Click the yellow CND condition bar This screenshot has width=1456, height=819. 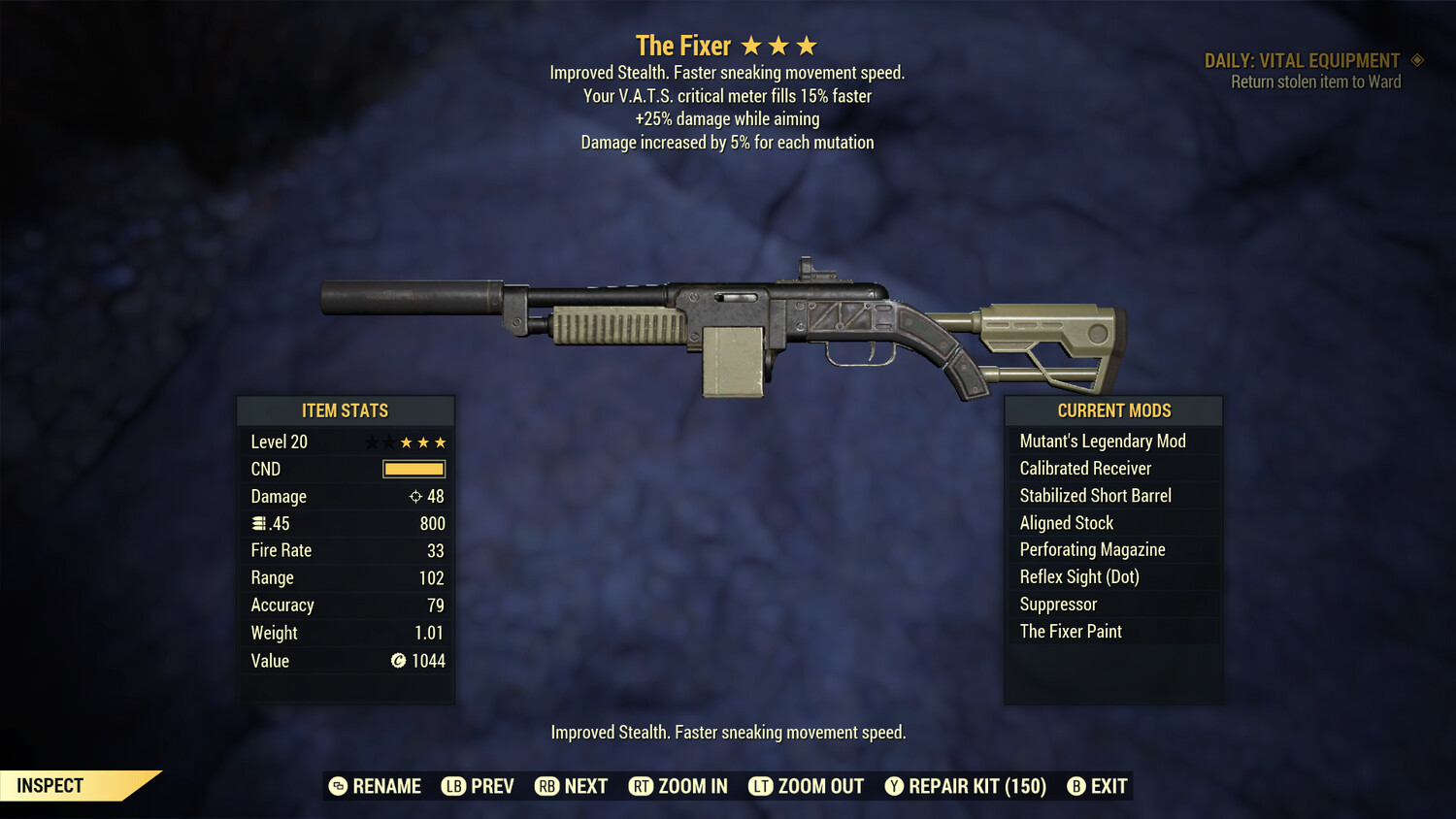(412, 469)
